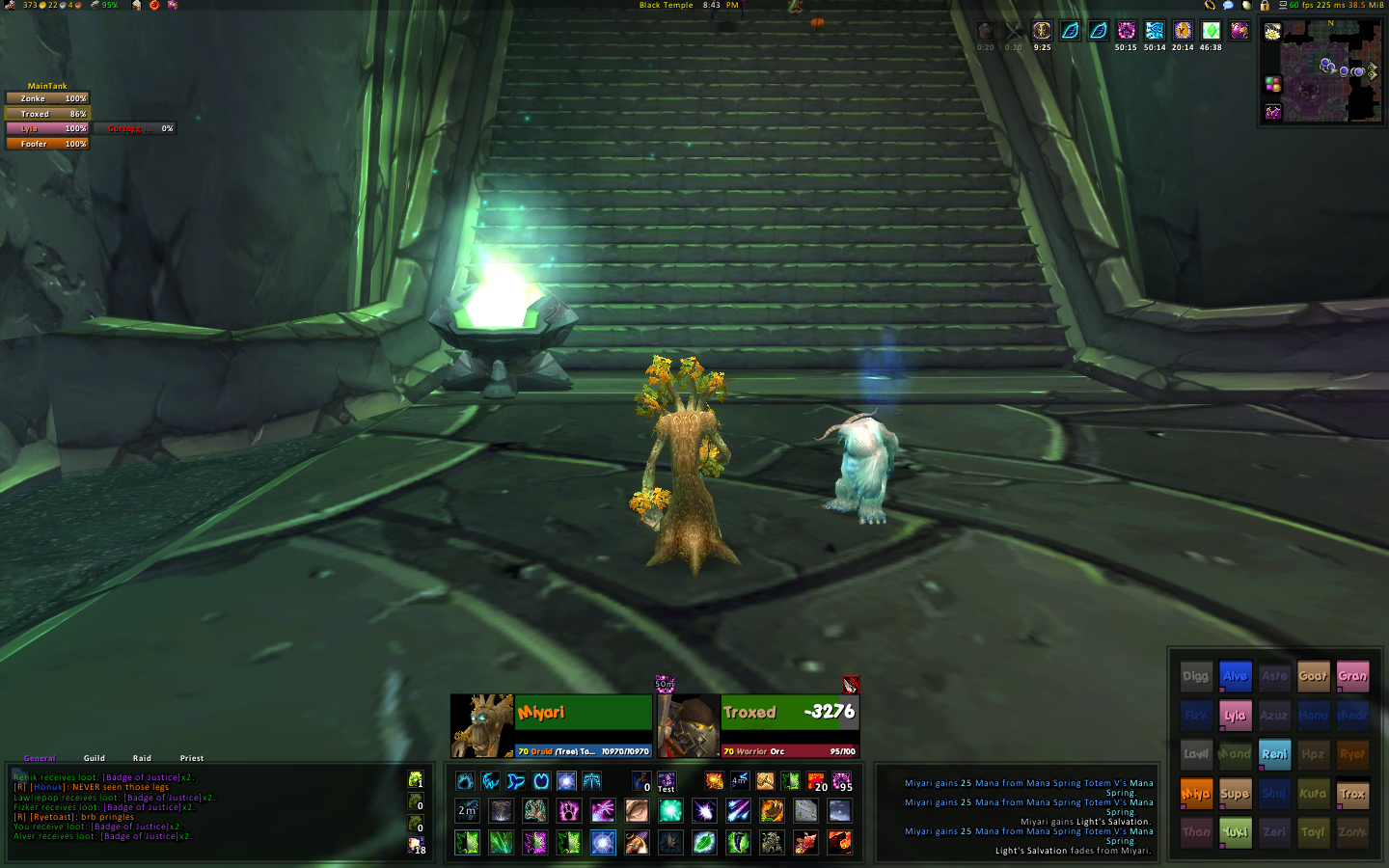Switch to the Raid chat tab
Viewport: 1389px width, 868px height.
(142, 758)
